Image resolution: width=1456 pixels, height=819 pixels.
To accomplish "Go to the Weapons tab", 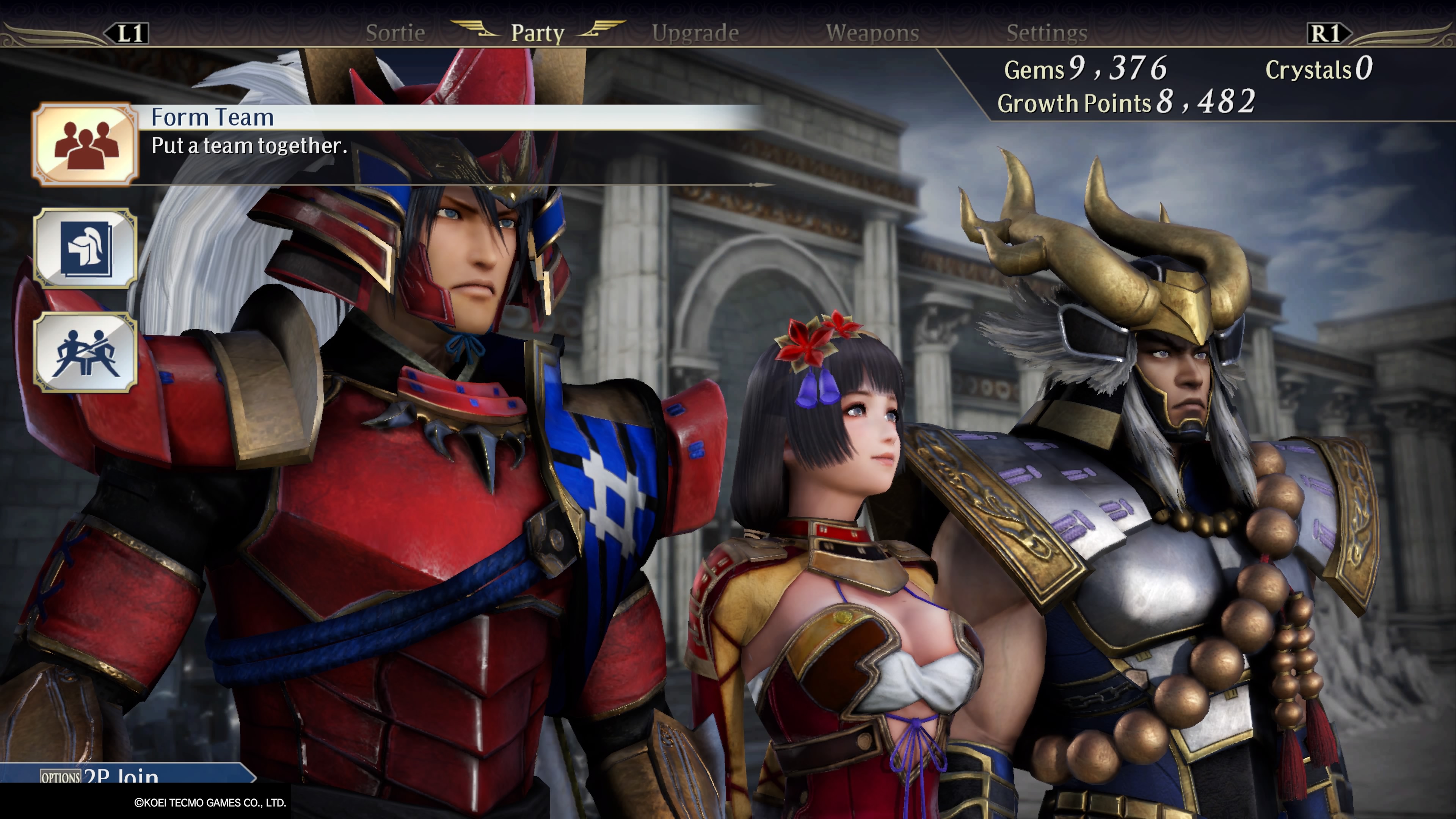I will [872, 33].
